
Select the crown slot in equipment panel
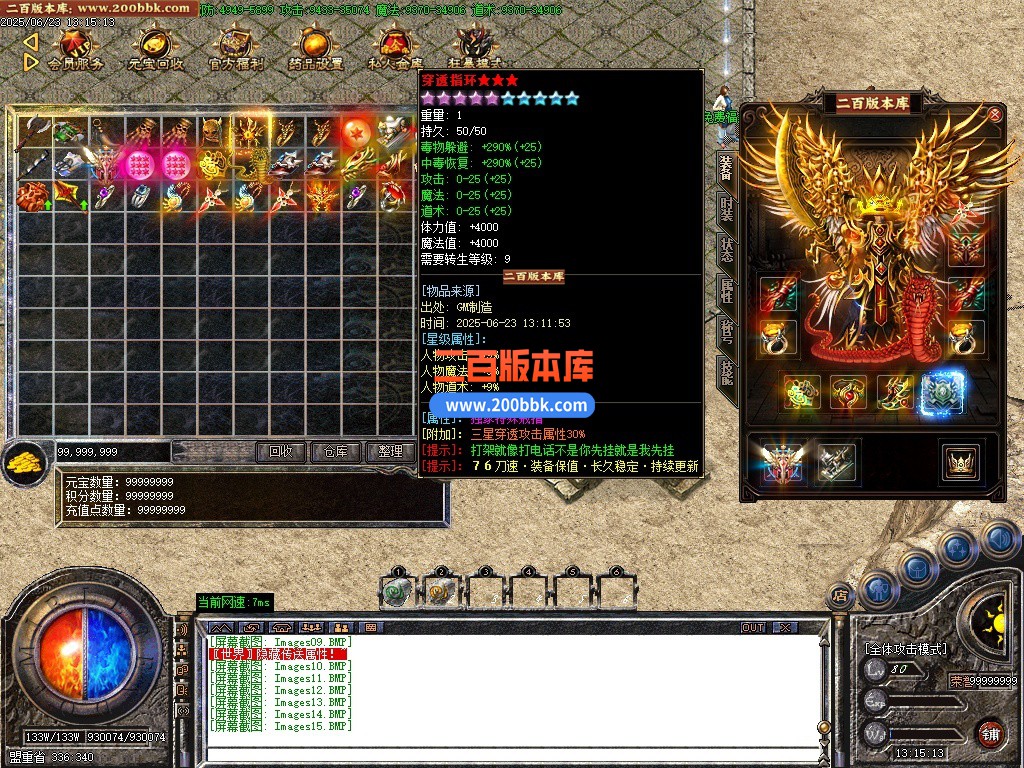coord(959,461)
